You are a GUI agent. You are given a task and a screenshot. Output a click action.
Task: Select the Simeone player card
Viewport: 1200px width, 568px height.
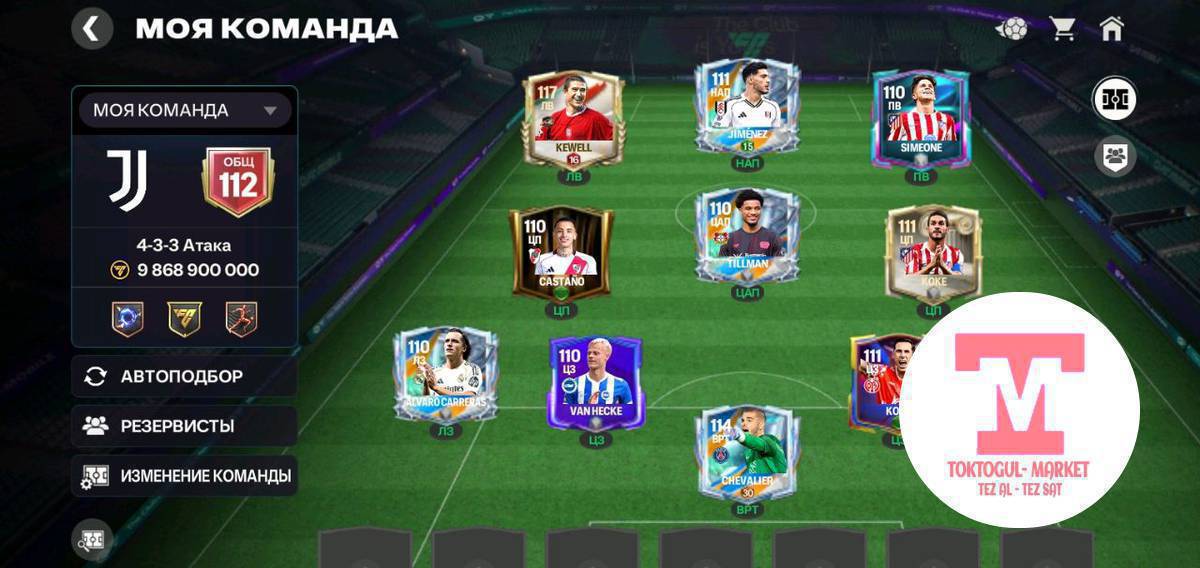click(x=920, y=118)
